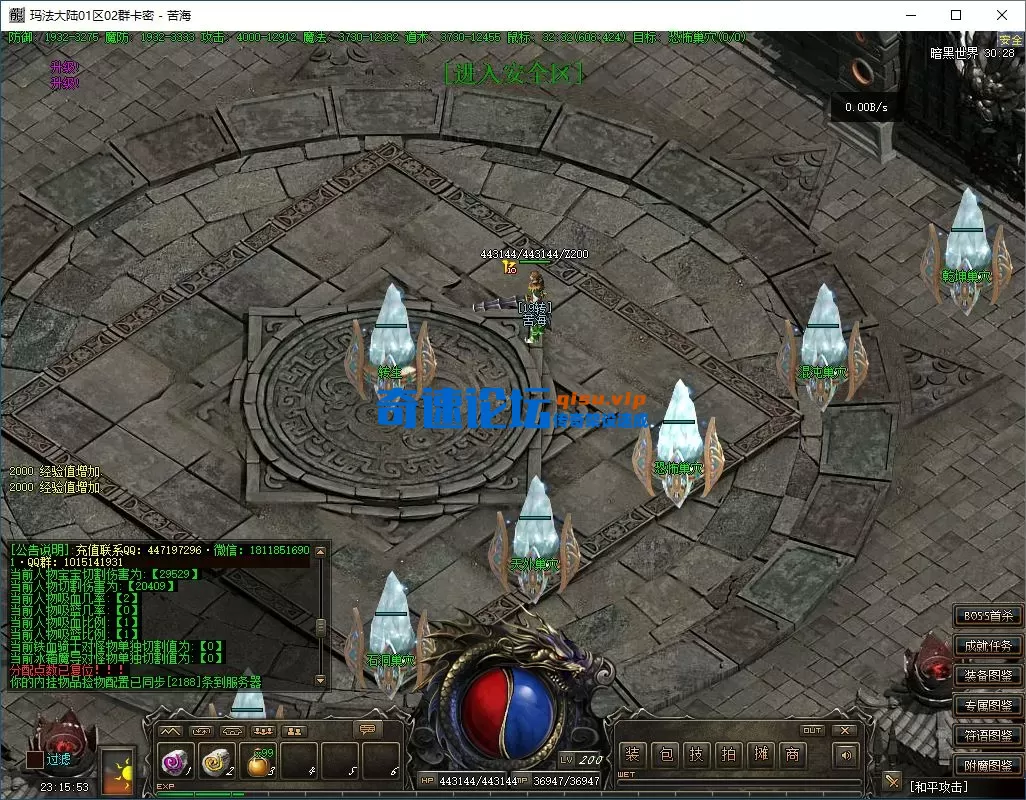The height and width of the screenshot is (800, 1026).
Task: Open the 技 skills panel
Action: click(697, 755)
